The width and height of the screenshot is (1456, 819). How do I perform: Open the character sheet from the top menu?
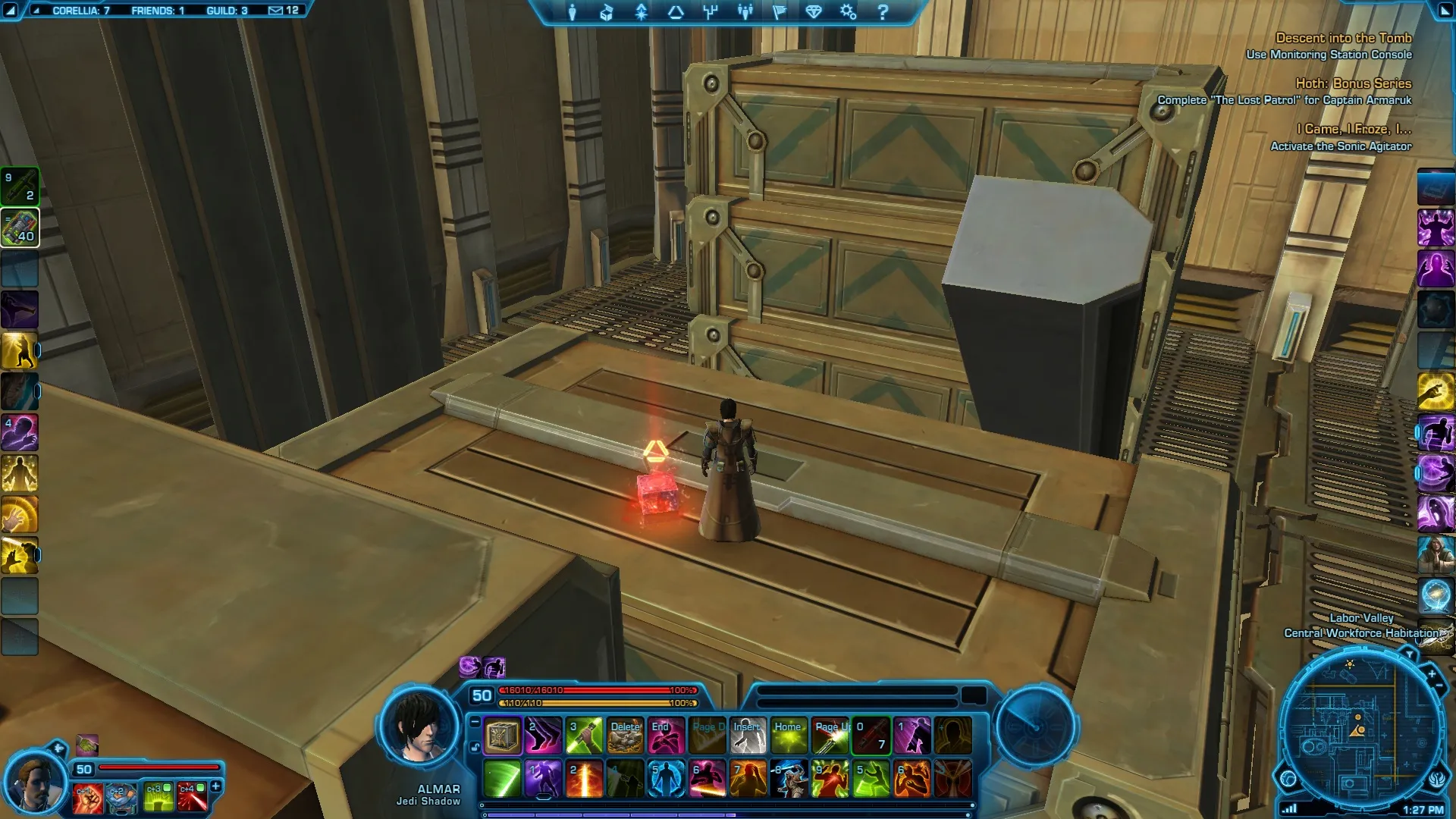[x=572, y=12]
